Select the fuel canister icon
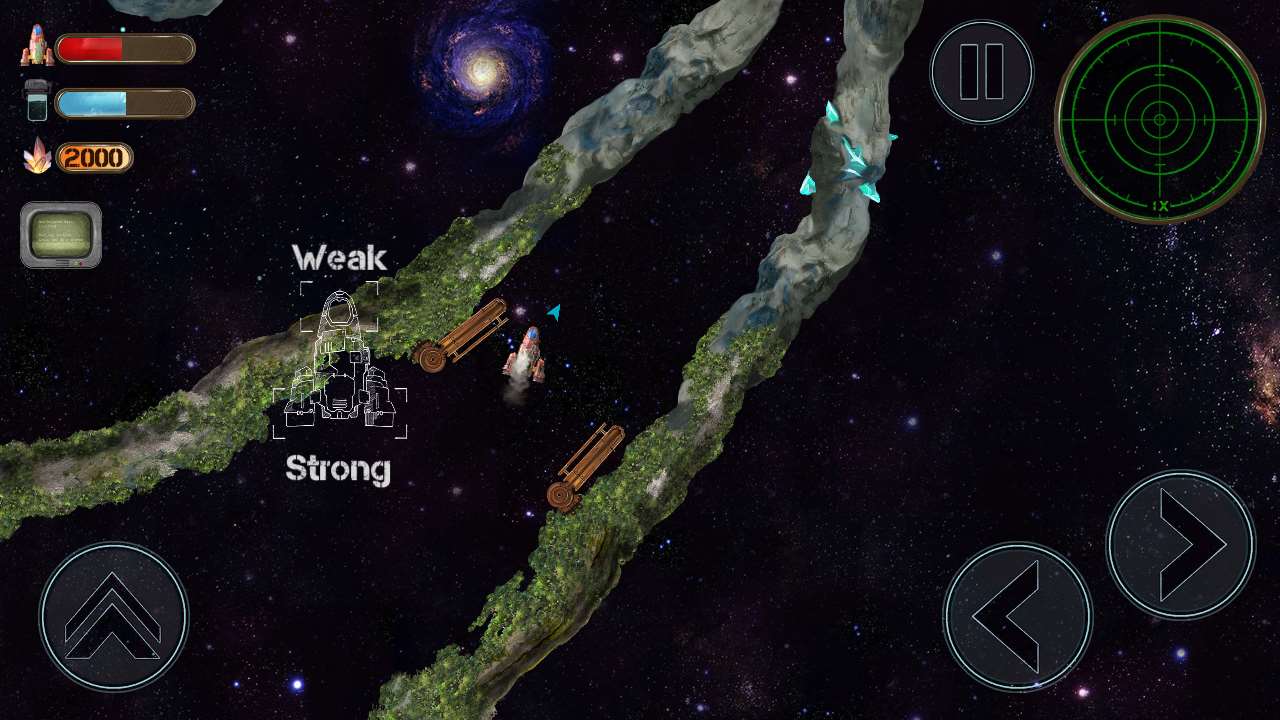Viewport: 1280px width, 720px height. (35, 101)
